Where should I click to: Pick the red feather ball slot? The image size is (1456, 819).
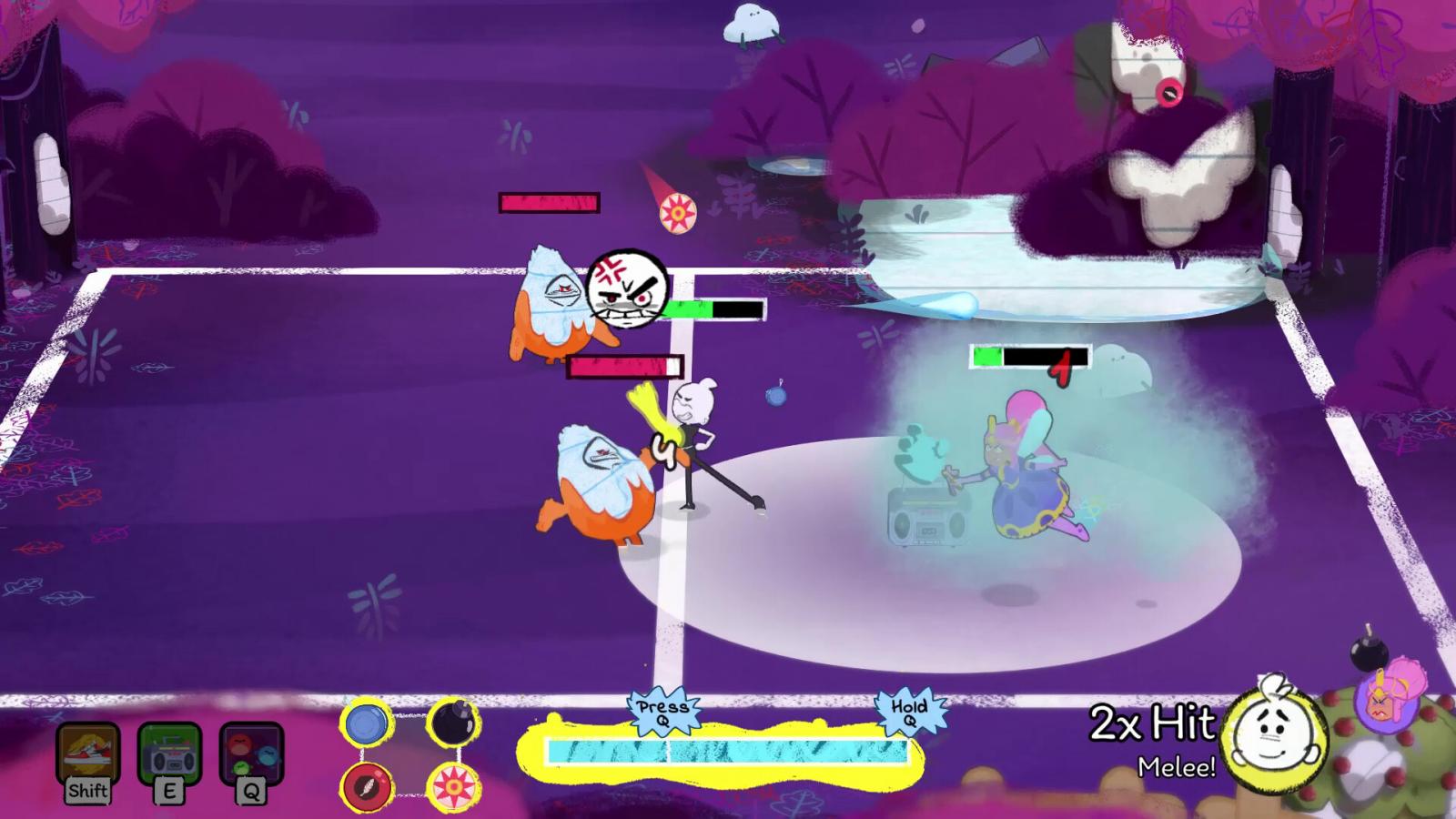367,786
